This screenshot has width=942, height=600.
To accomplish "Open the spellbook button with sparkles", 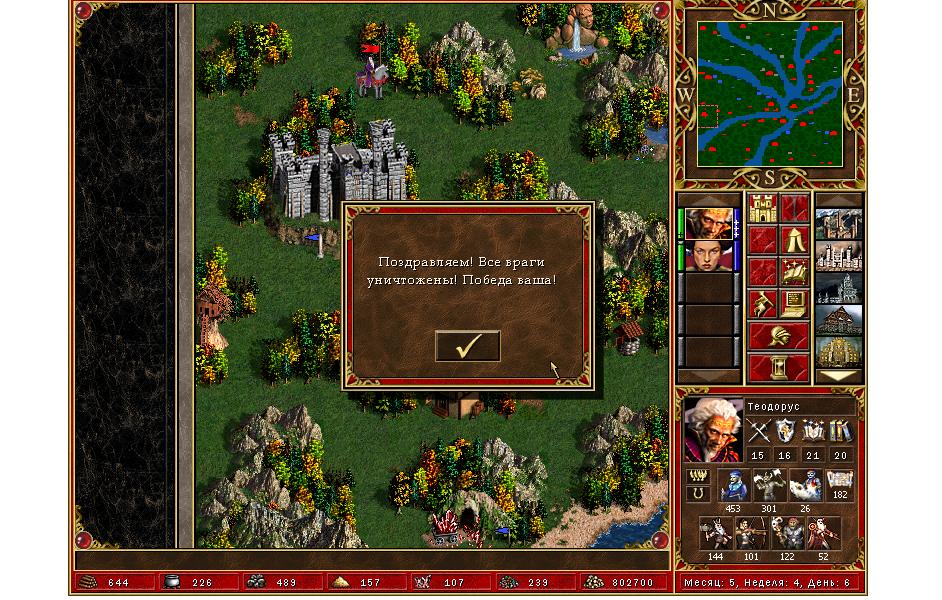I will click(x=795, y=271).
